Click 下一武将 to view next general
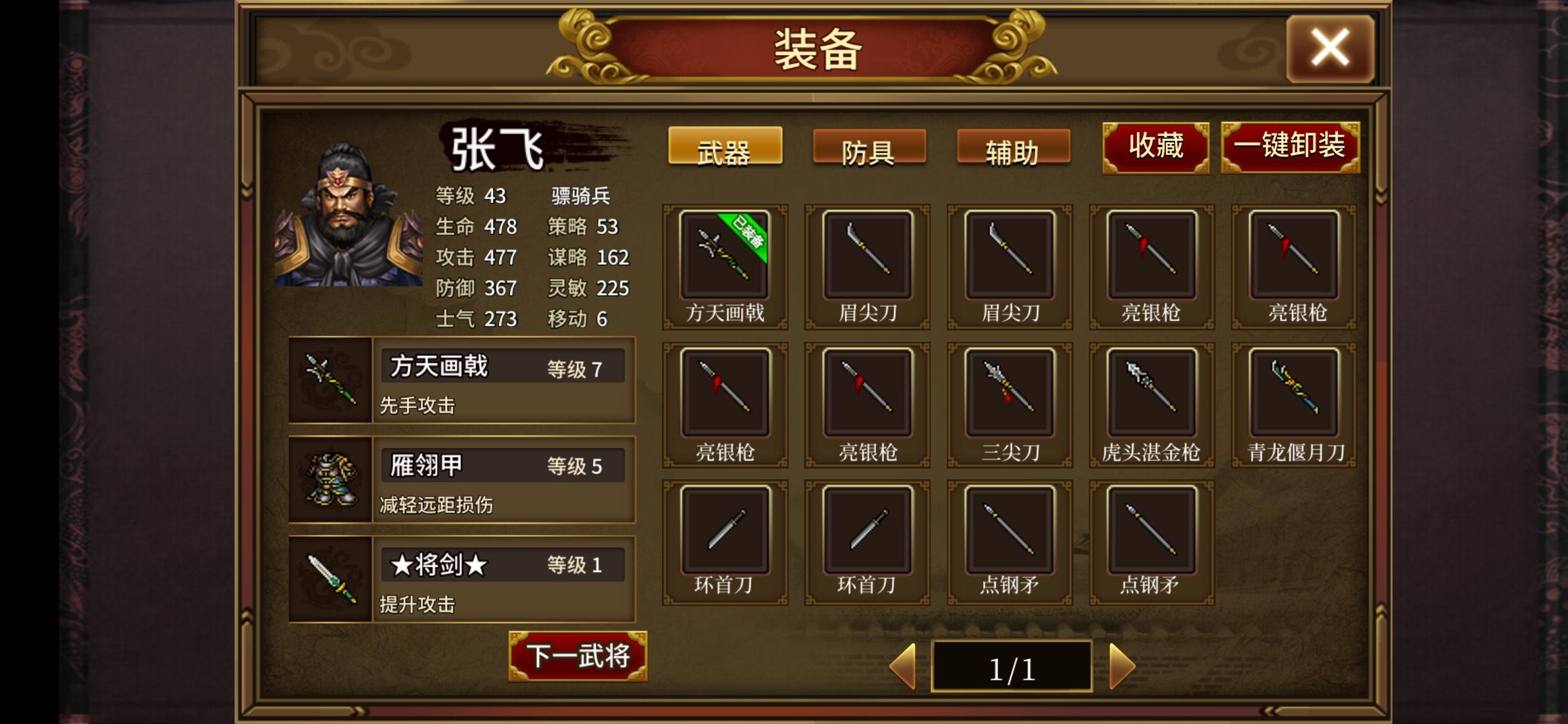The image size is (1568, 724). coord(576,658)
